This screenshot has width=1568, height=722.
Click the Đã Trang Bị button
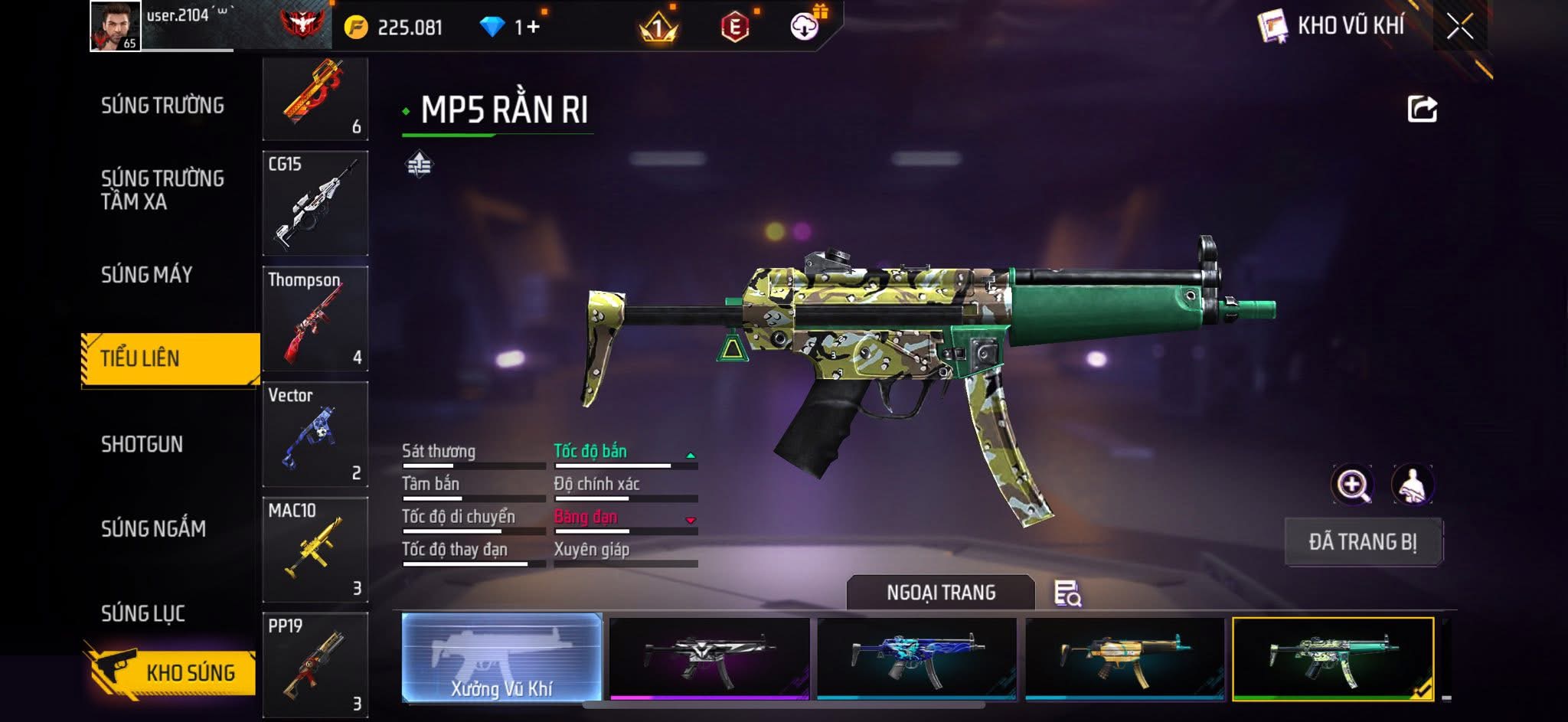tap(1363, 542)
